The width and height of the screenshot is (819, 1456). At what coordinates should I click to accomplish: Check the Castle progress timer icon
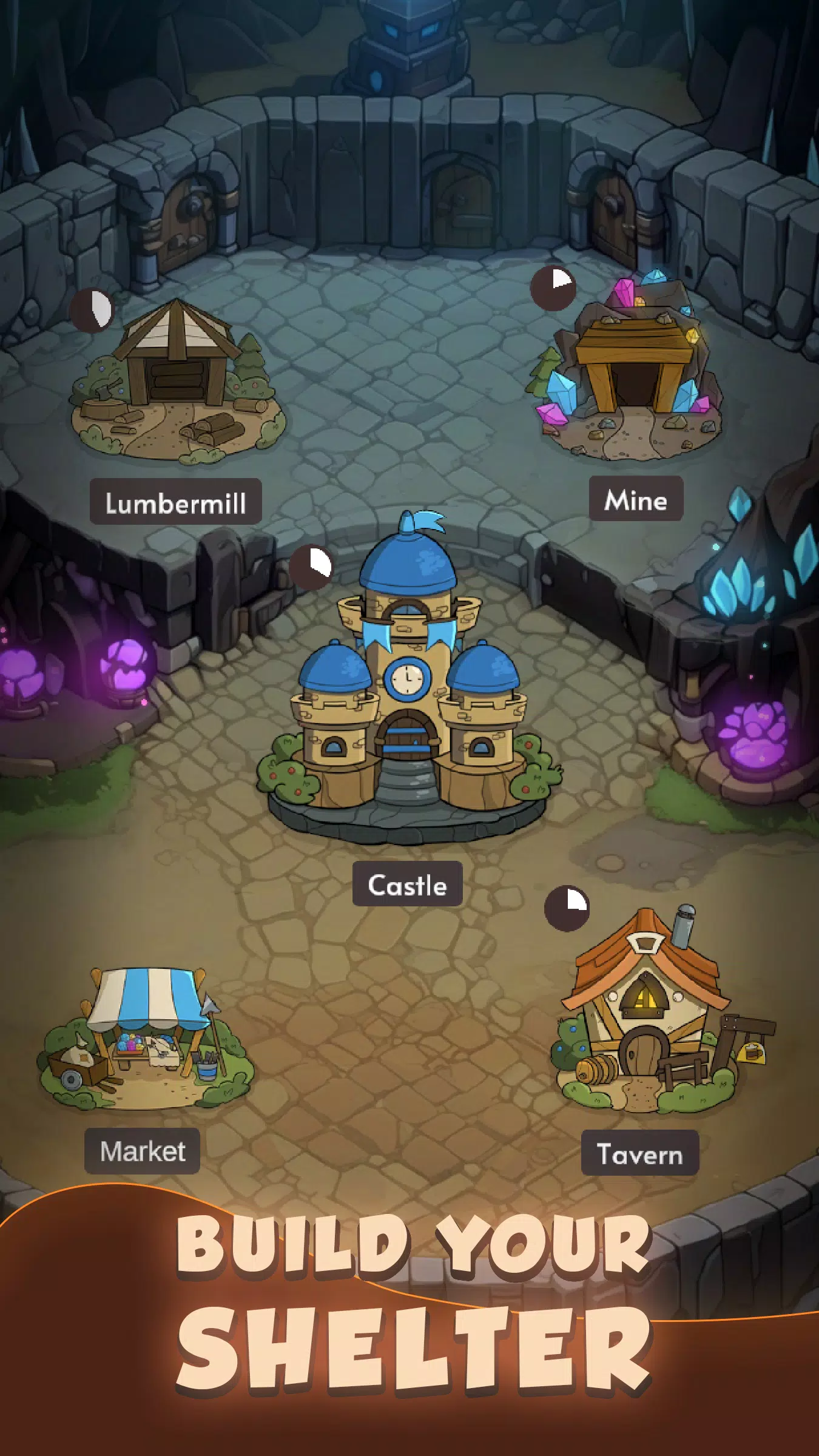[x=311, y=567]
